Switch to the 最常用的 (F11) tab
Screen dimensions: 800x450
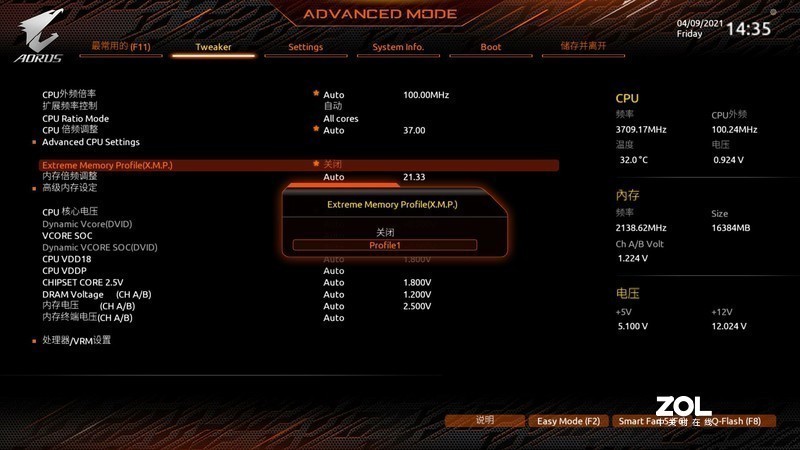click(x=120, y=46)
